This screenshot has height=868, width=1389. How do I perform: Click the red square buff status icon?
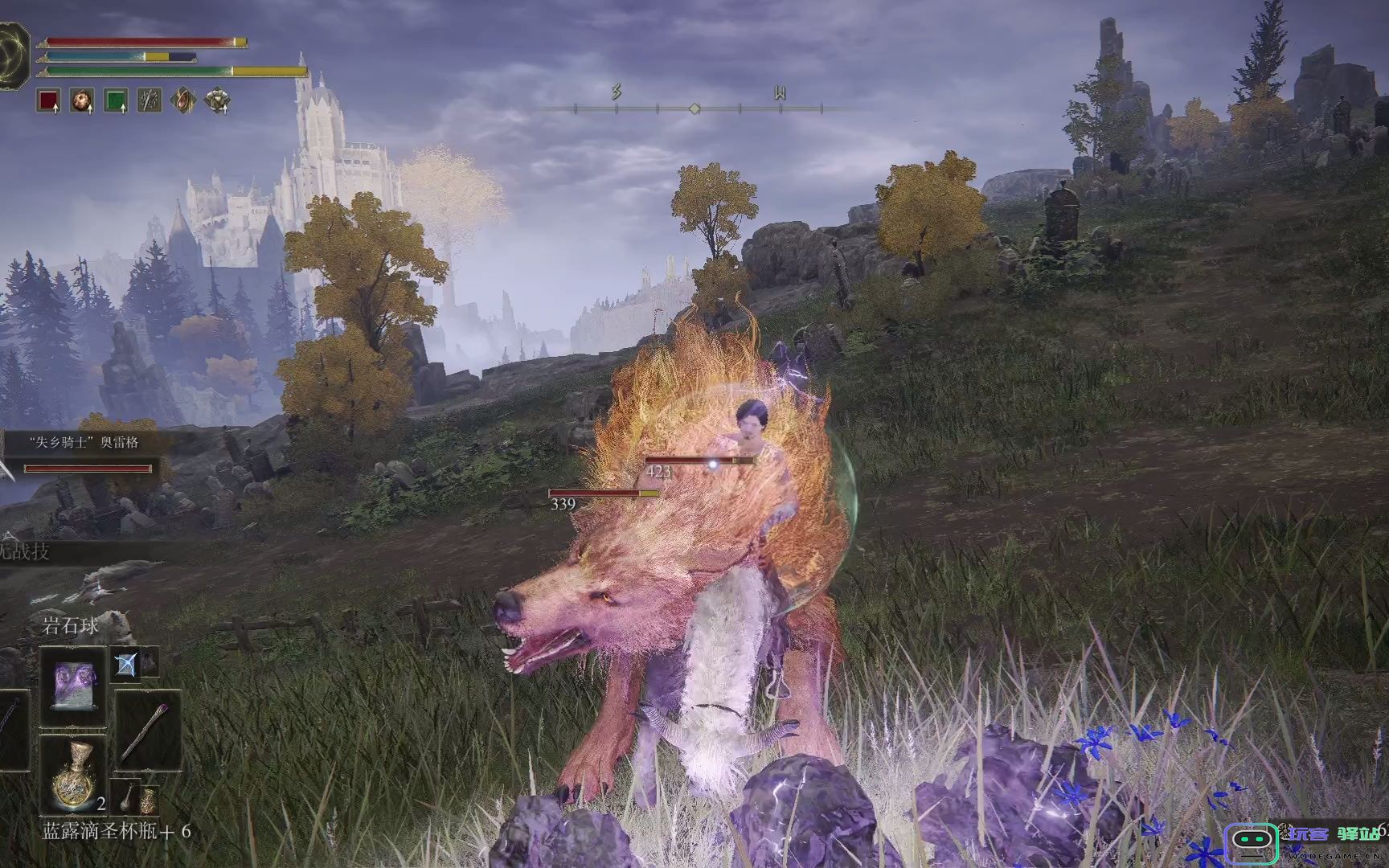pos(49,100)
